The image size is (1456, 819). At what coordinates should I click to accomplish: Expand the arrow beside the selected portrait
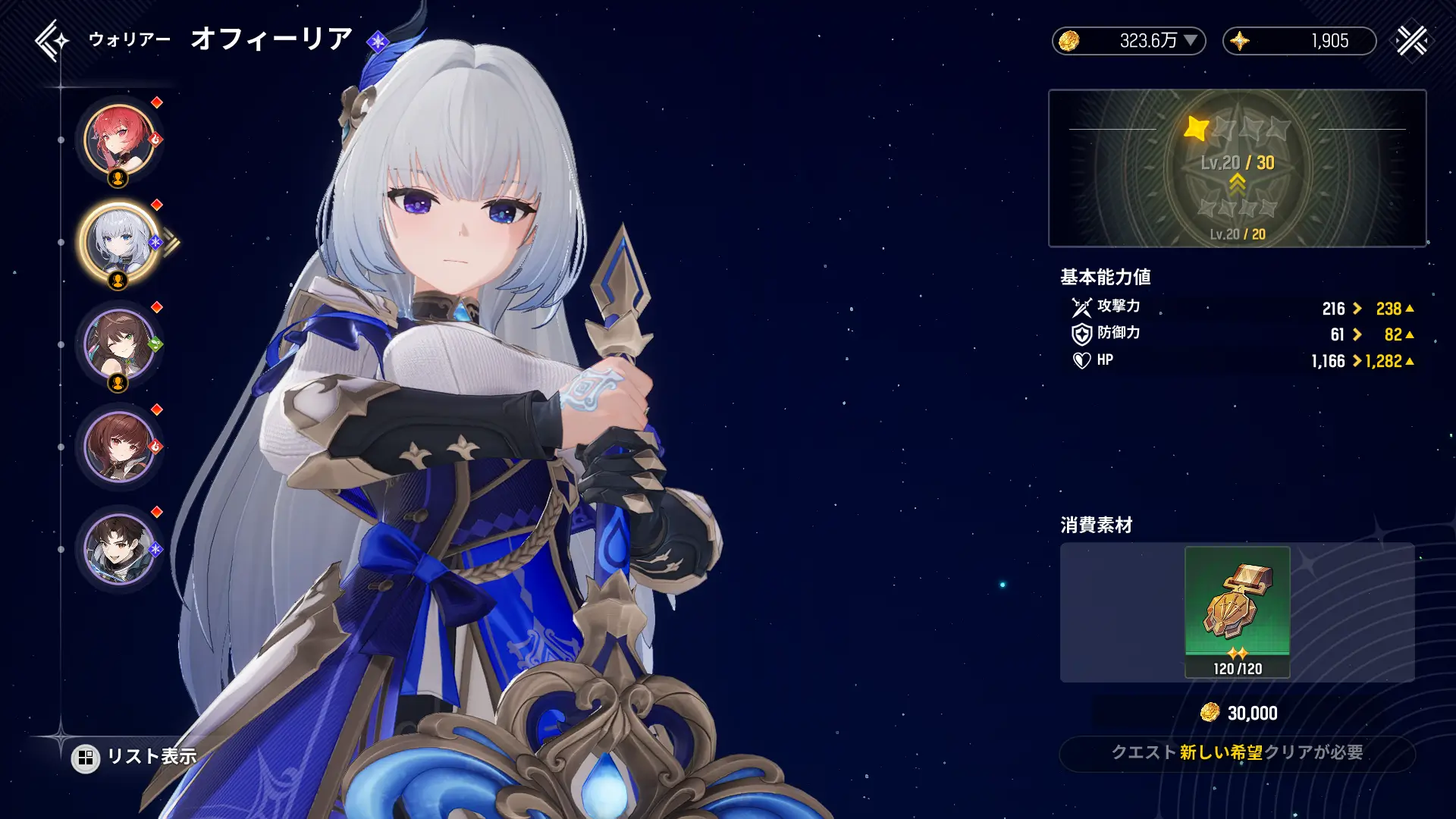172,243
